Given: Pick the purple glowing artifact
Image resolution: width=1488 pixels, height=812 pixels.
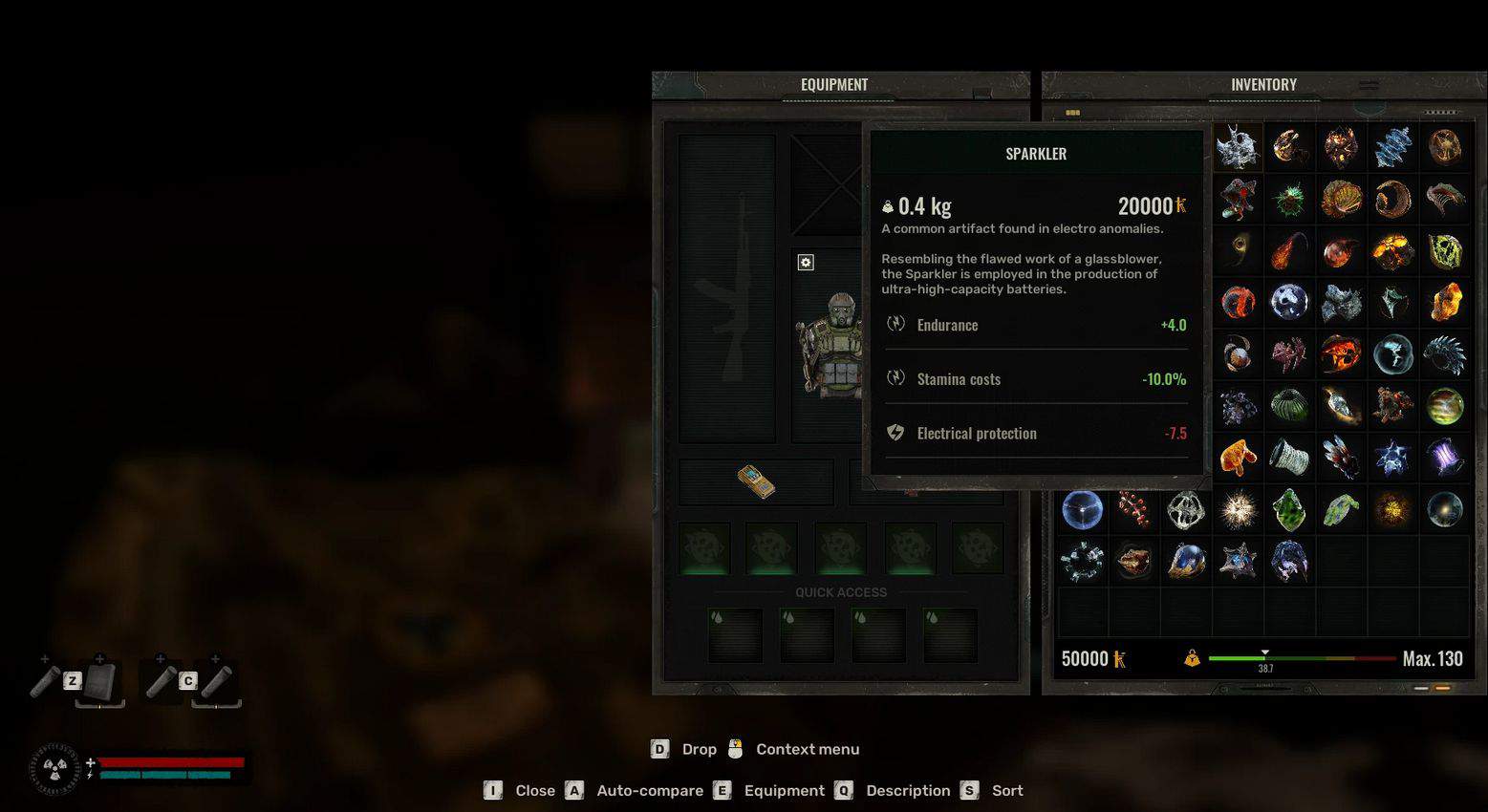Looking at the screenshot, I should 1444,458.
